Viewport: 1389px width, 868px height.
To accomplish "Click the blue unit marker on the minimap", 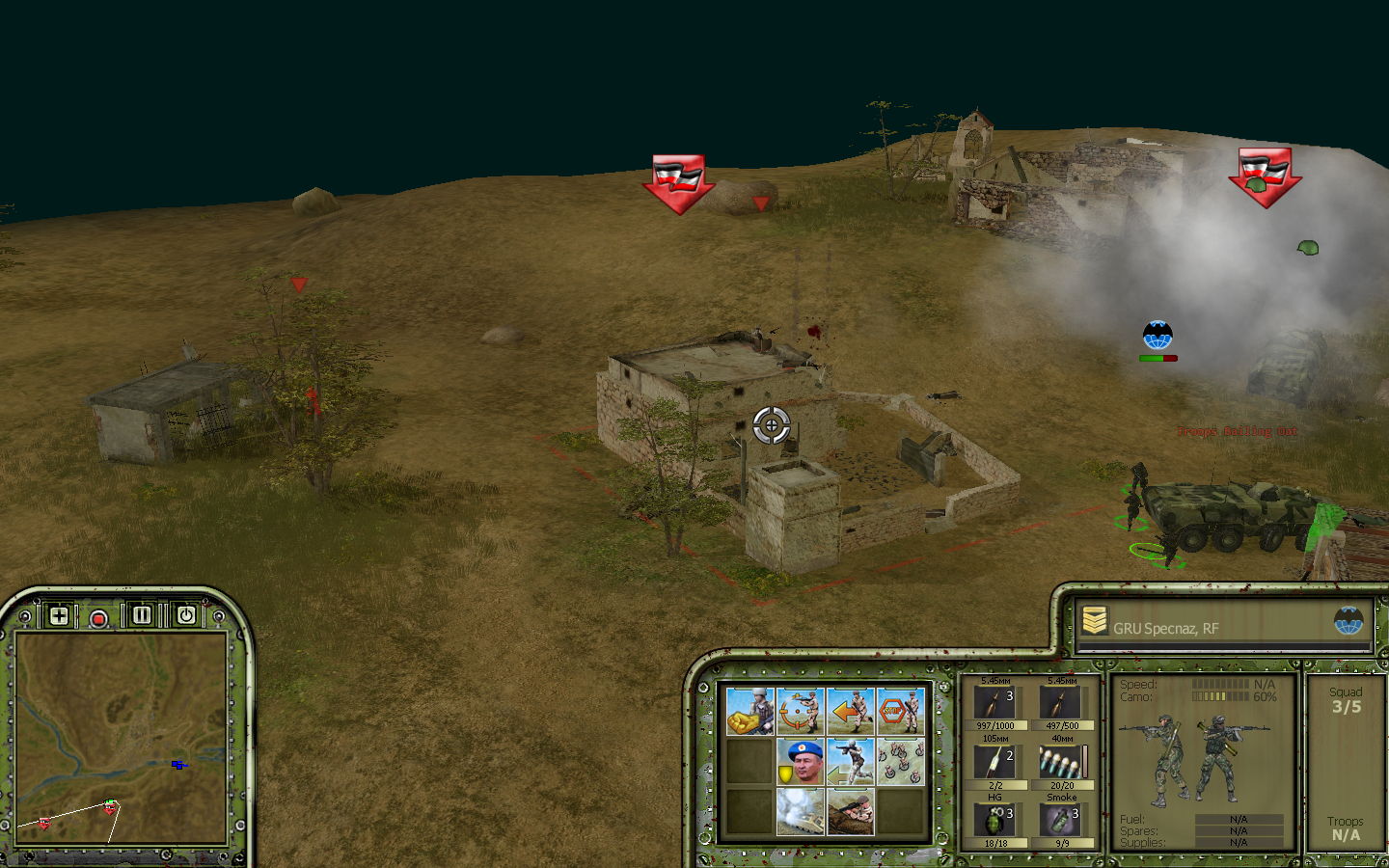I will [177, 765].
